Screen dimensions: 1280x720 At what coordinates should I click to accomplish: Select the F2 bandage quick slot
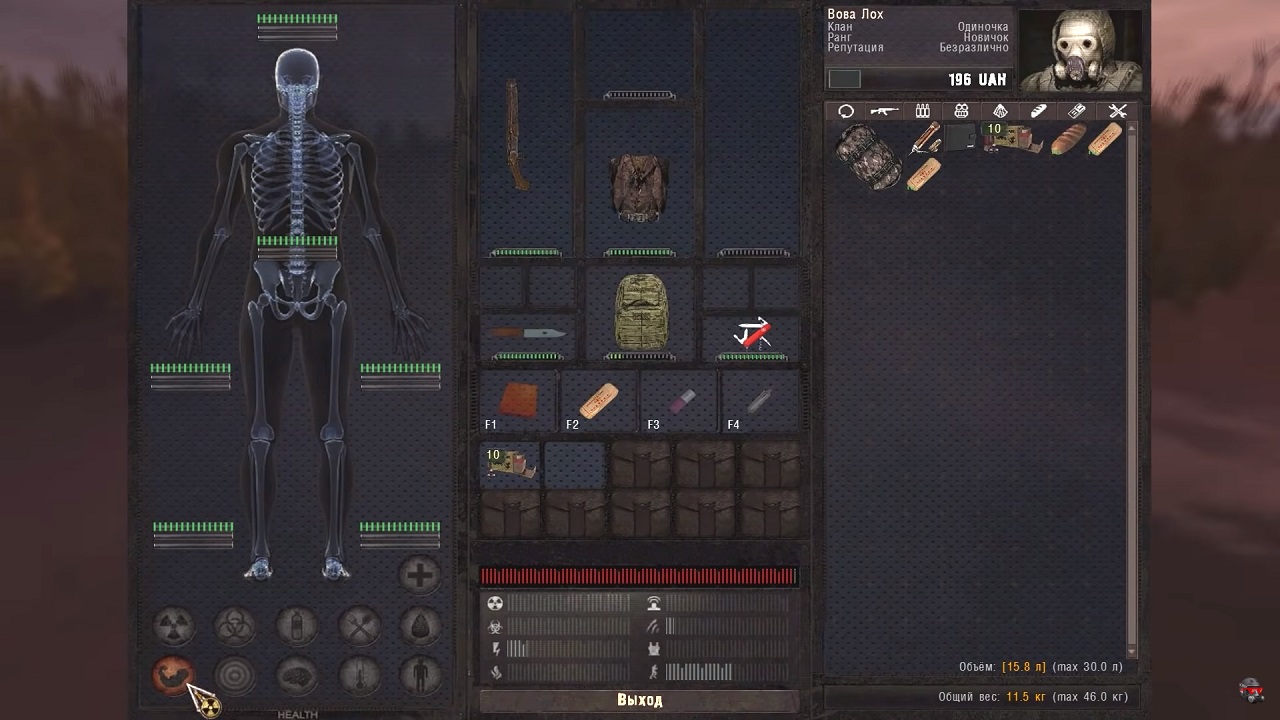599,402
